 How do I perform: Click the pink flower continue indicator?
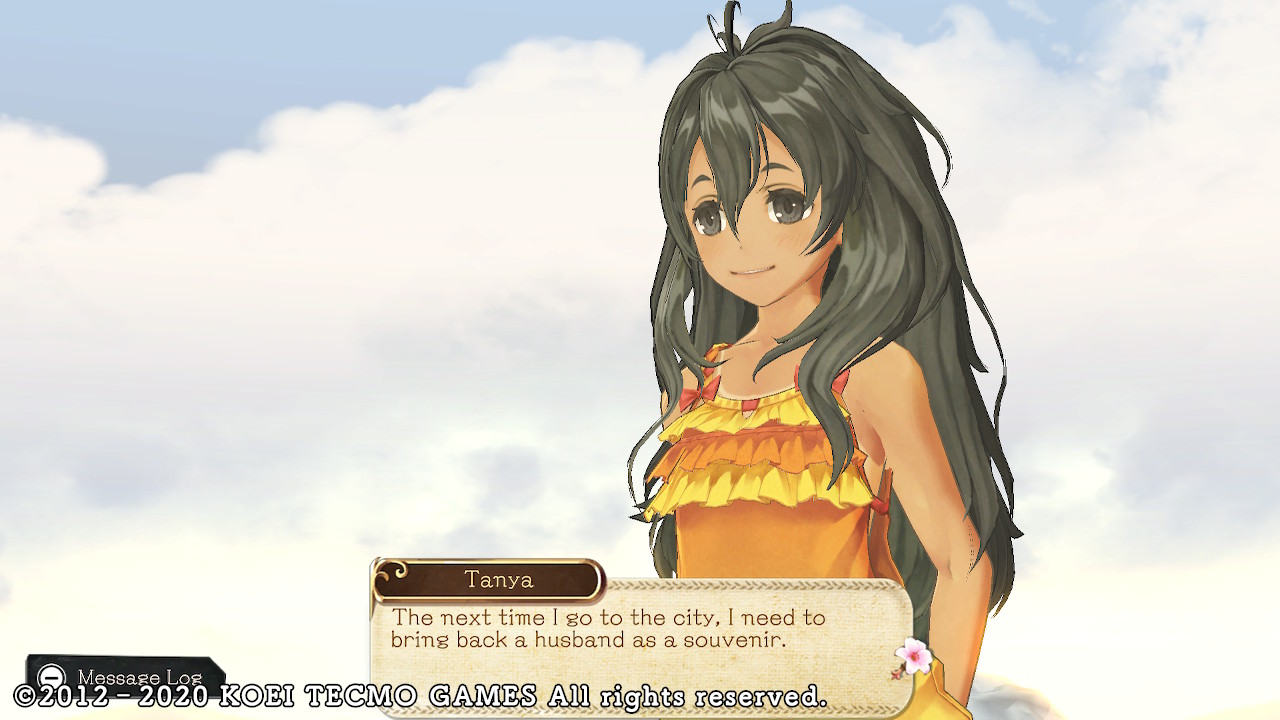pyautogui.click(x=912, y=657)
